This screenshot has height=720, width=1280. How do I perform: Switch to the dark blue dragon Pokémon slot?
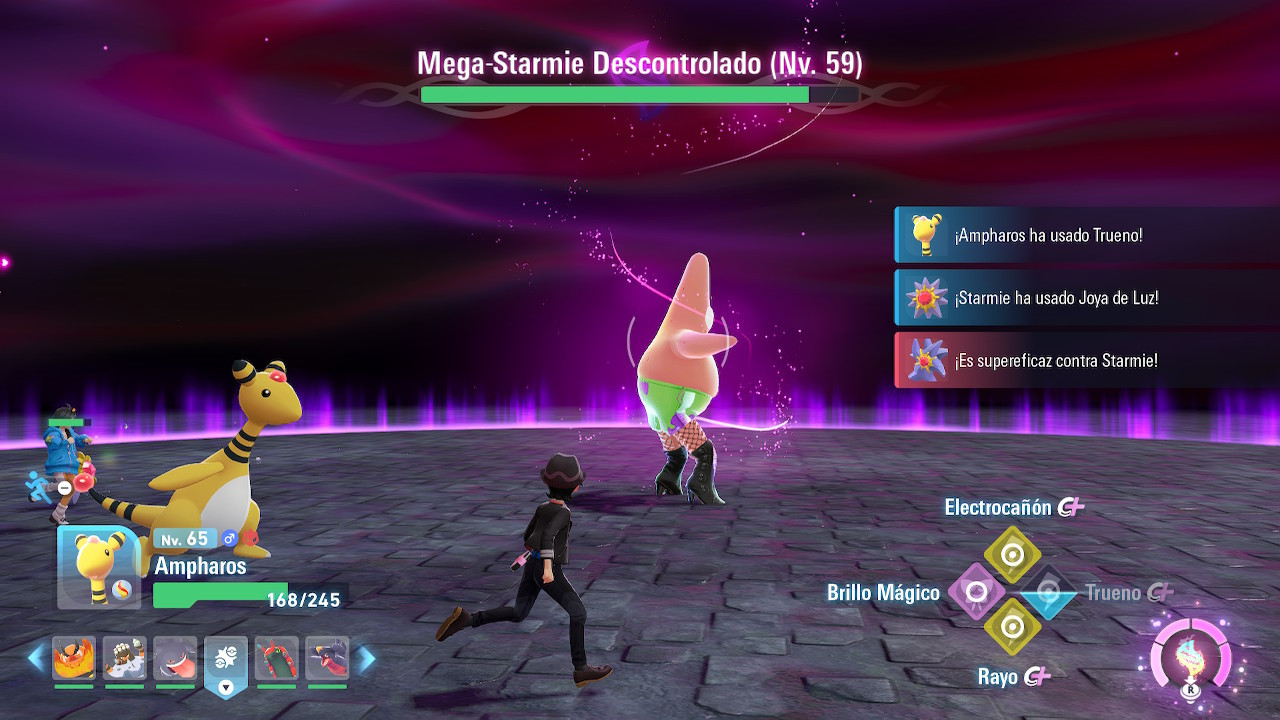pyautogui.click(x=326, y=658)
